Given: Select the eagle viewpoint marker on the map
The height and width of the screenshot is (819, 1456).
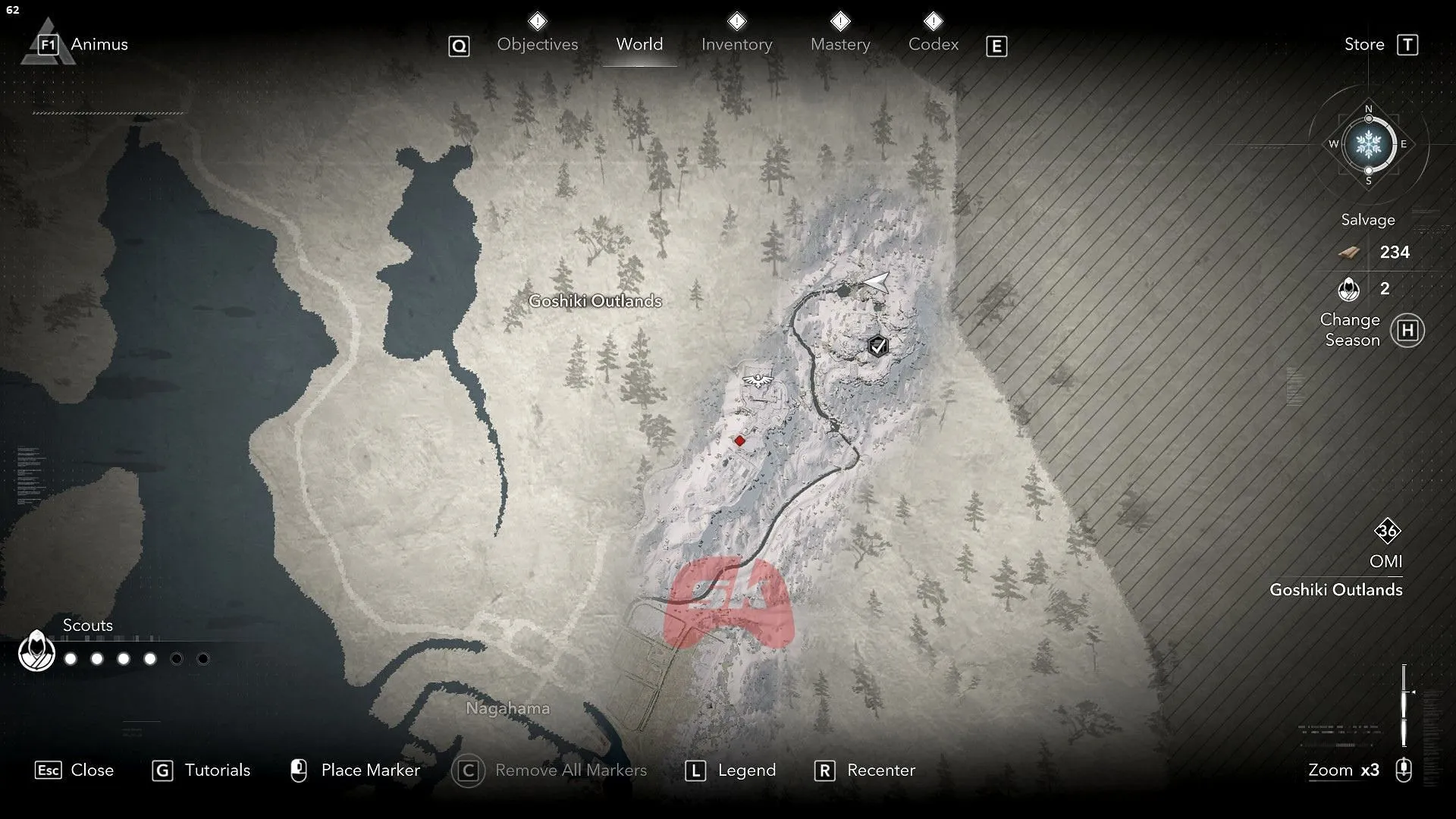Looking at the screenshot, I should pyautogui.click(x=756, y=379).
